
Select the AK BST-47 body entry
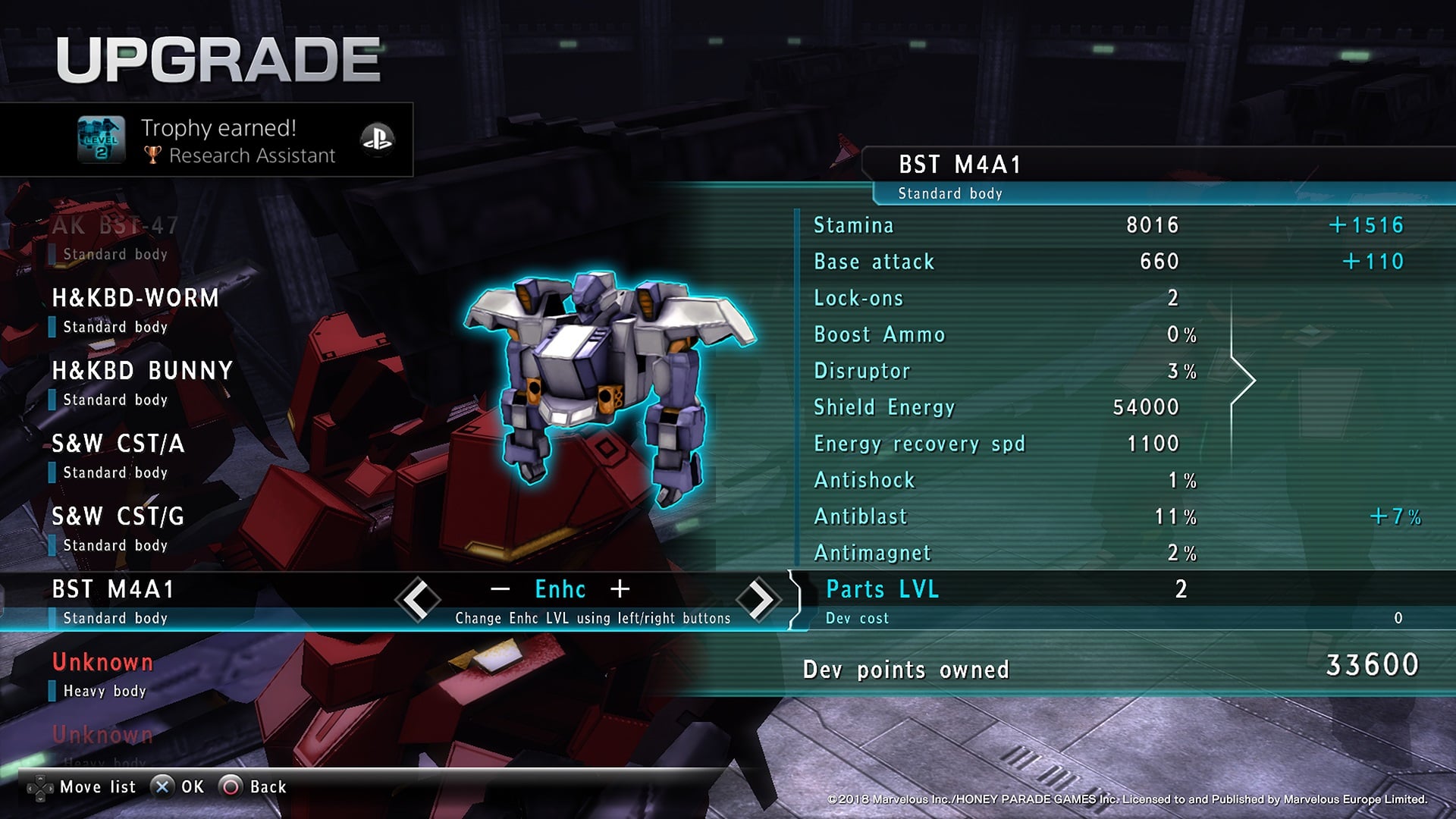(x=115, y=237)
